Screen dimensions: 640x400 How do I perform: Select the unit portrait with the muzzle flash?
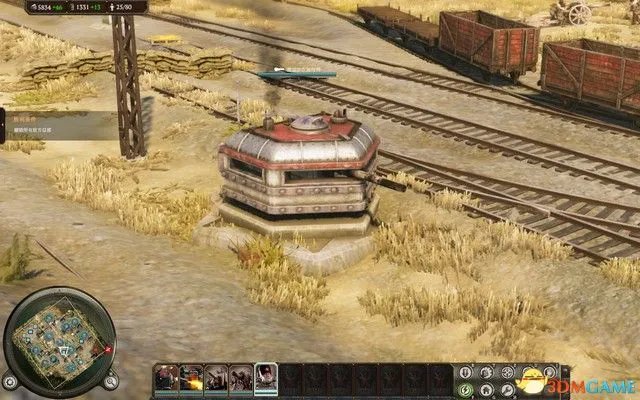pyautogui.click(x=190, y=377)
